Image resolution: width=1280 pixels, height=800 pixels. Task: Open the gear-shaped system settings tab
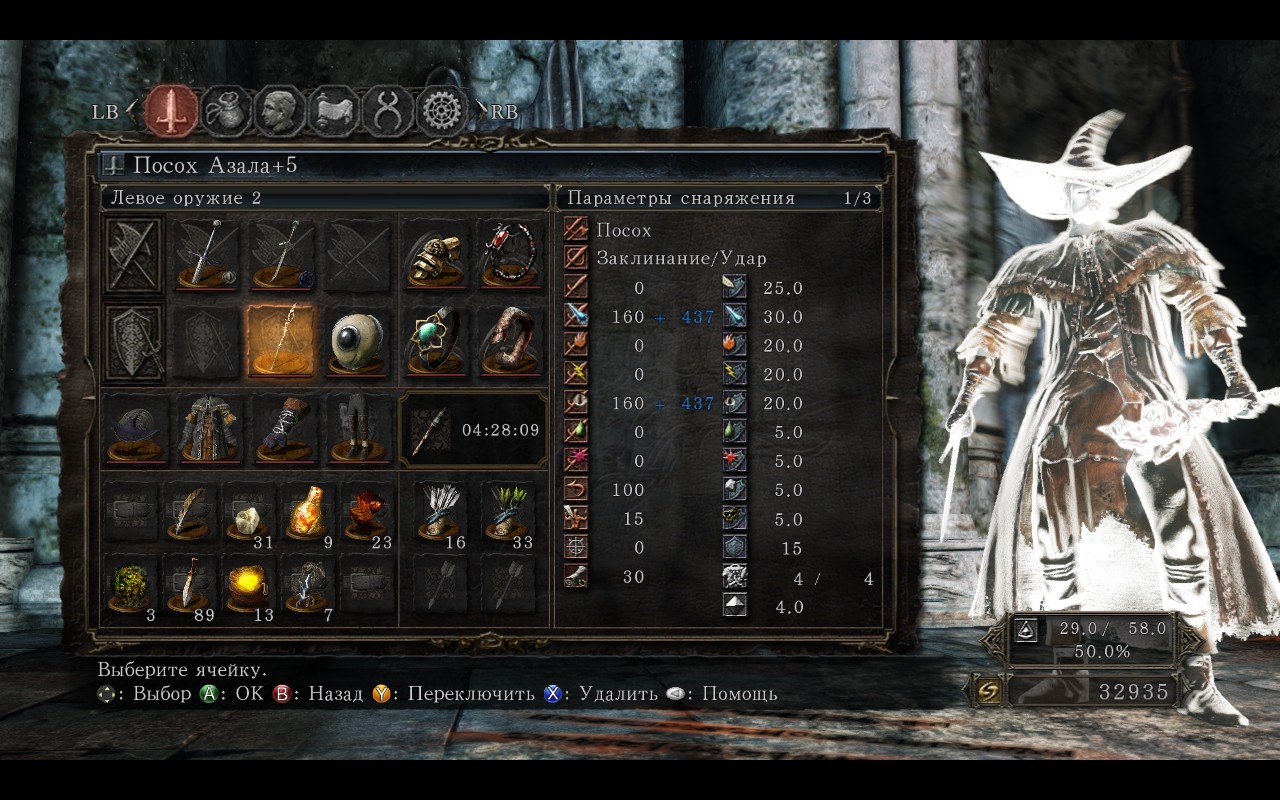pyautogui.click(x=441, y=111)
